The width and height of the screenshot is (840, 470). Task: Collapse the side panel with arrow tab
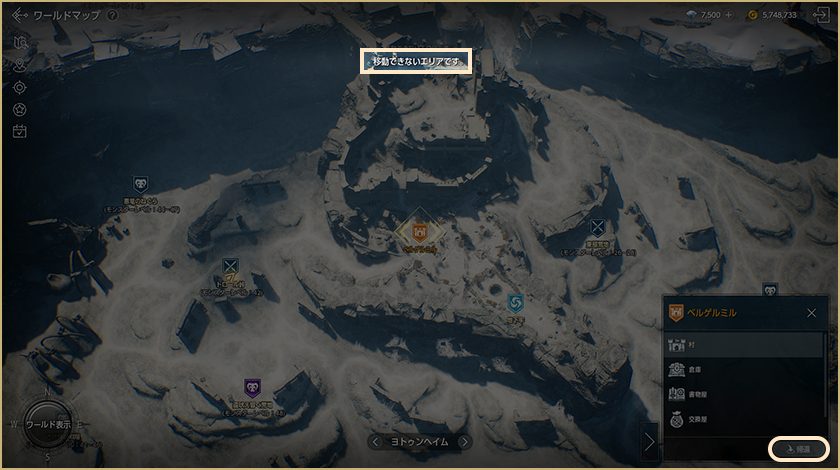point(650,440)
